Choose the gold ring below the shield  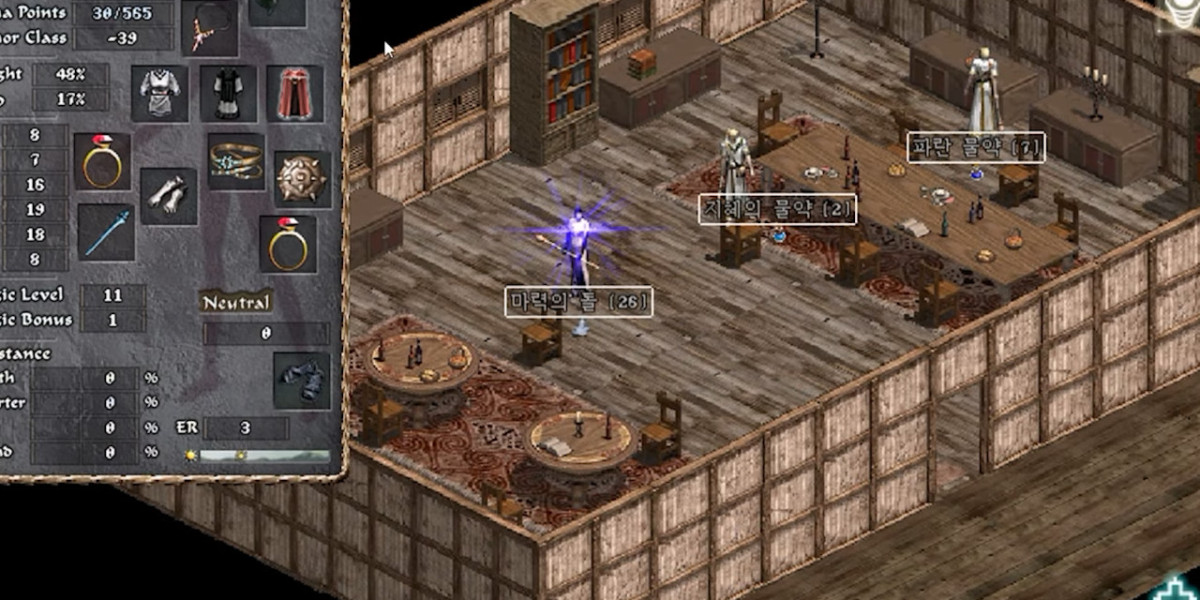pos(288,244)
